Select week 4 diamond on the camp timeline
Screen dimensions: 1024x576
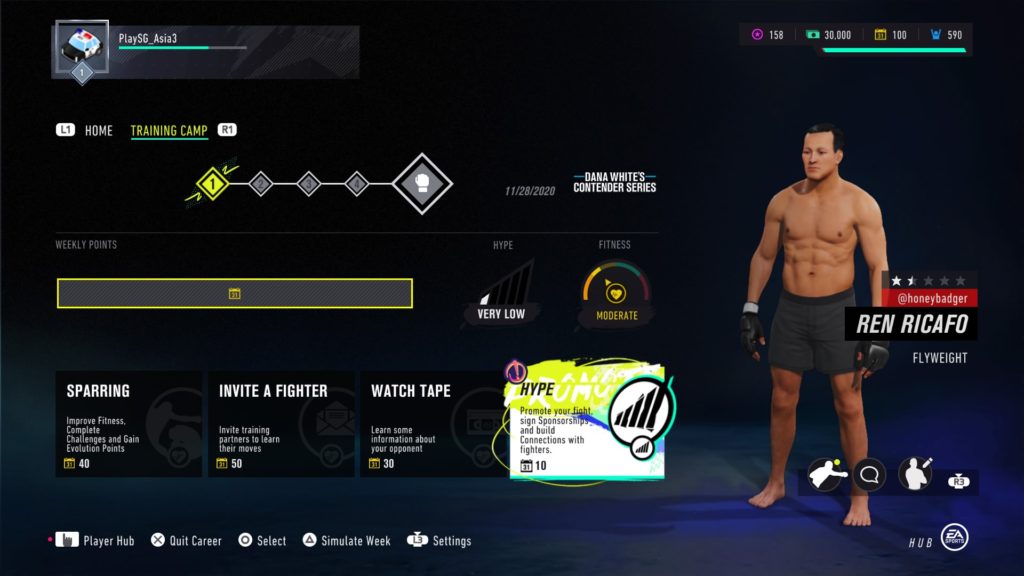[x=357, y=183]
